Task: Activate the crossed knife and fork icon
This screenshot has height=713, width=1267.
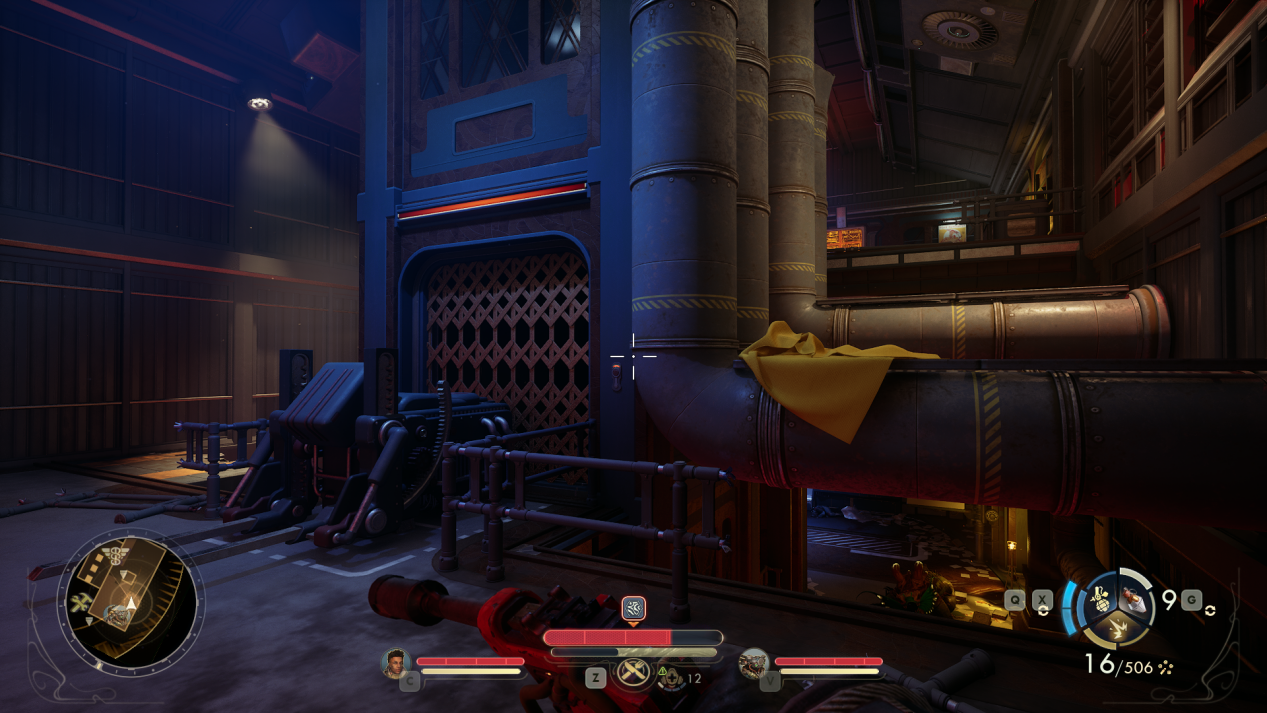Action: 632,673
